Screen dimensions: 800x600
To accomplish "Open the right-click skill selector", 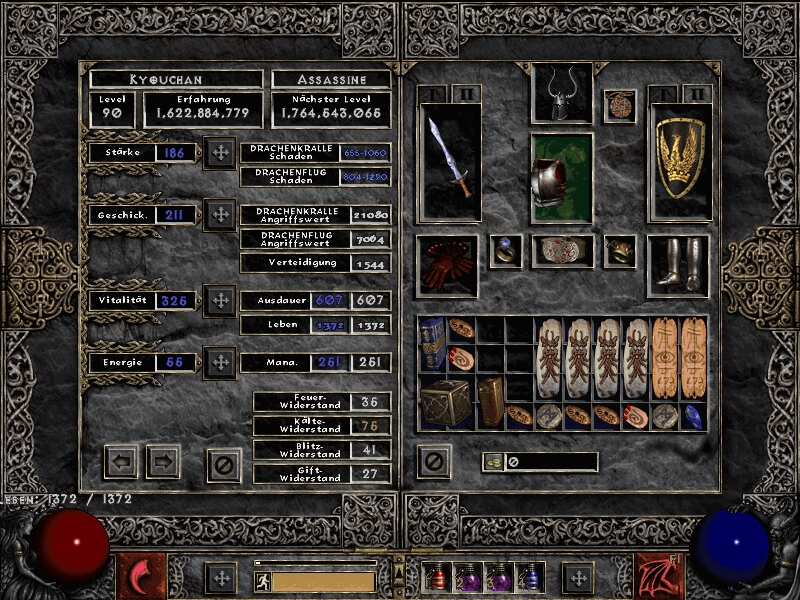I will coord(658,577).
